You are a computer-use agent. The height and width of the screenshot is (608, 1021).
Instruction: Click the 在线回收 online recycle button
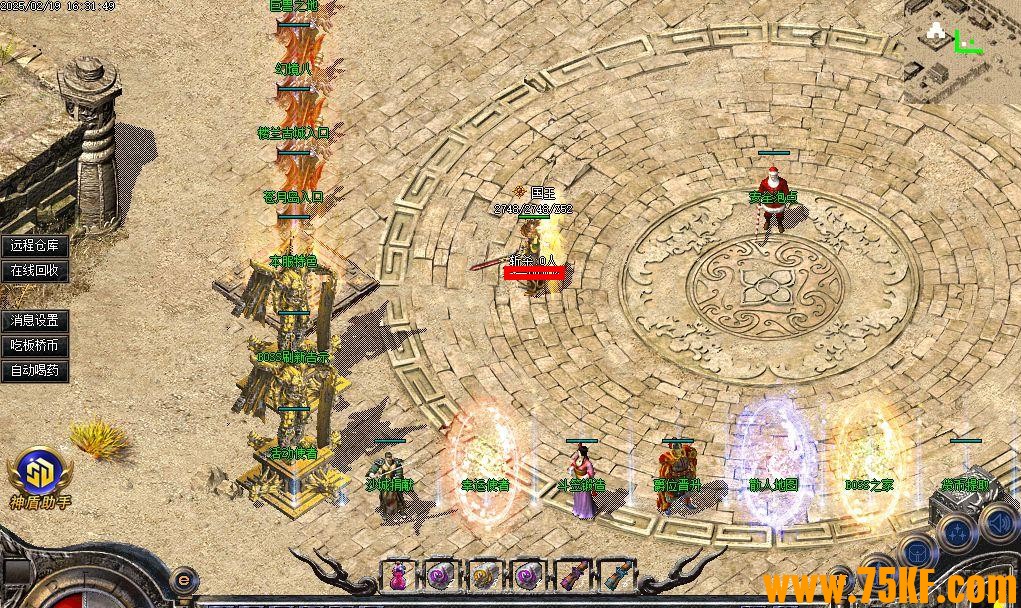pyautogui.click(x=35, y=270)
